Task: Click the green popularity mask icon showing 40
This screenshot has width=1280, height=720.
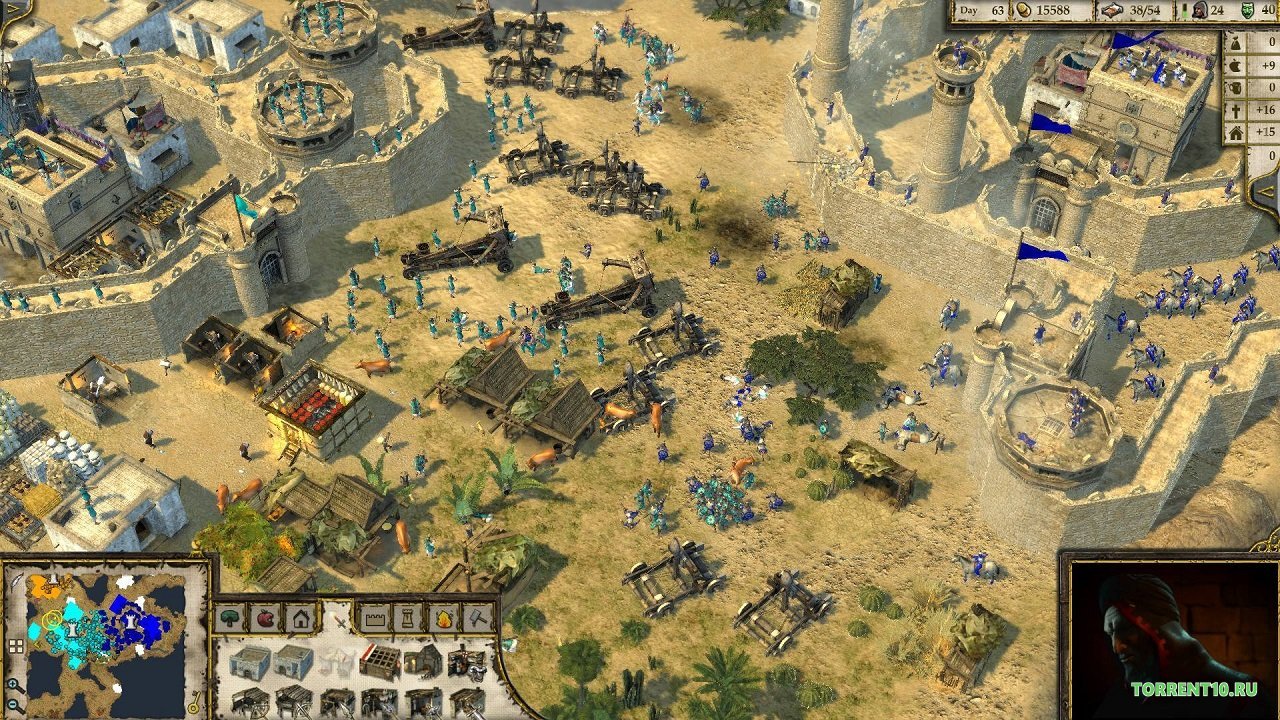Action: pyautogui.click(x=1247, y=11)
